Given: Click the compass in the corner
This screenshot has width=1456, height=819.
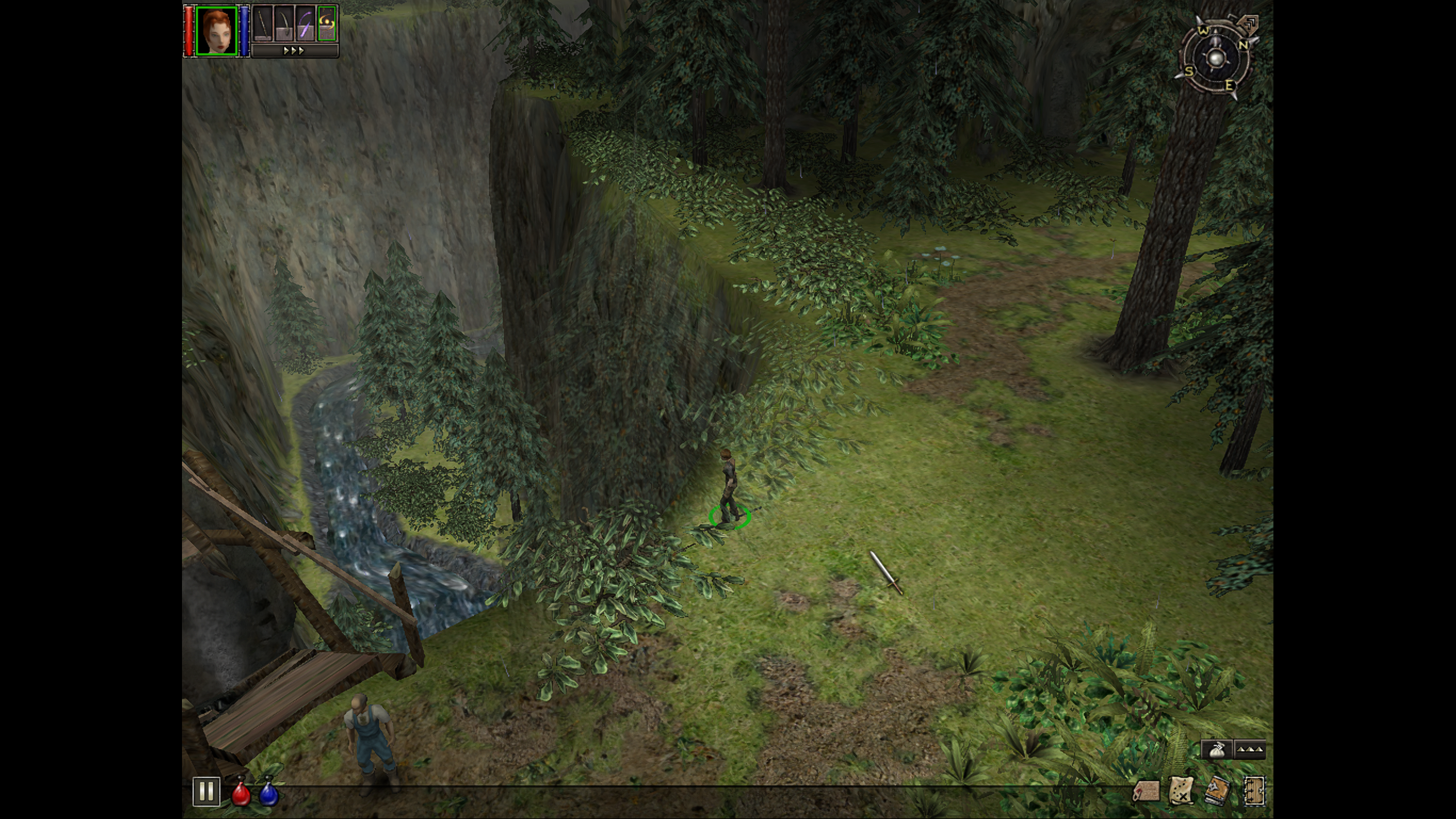Looking at the screenshot, I should click(1215, 59).
